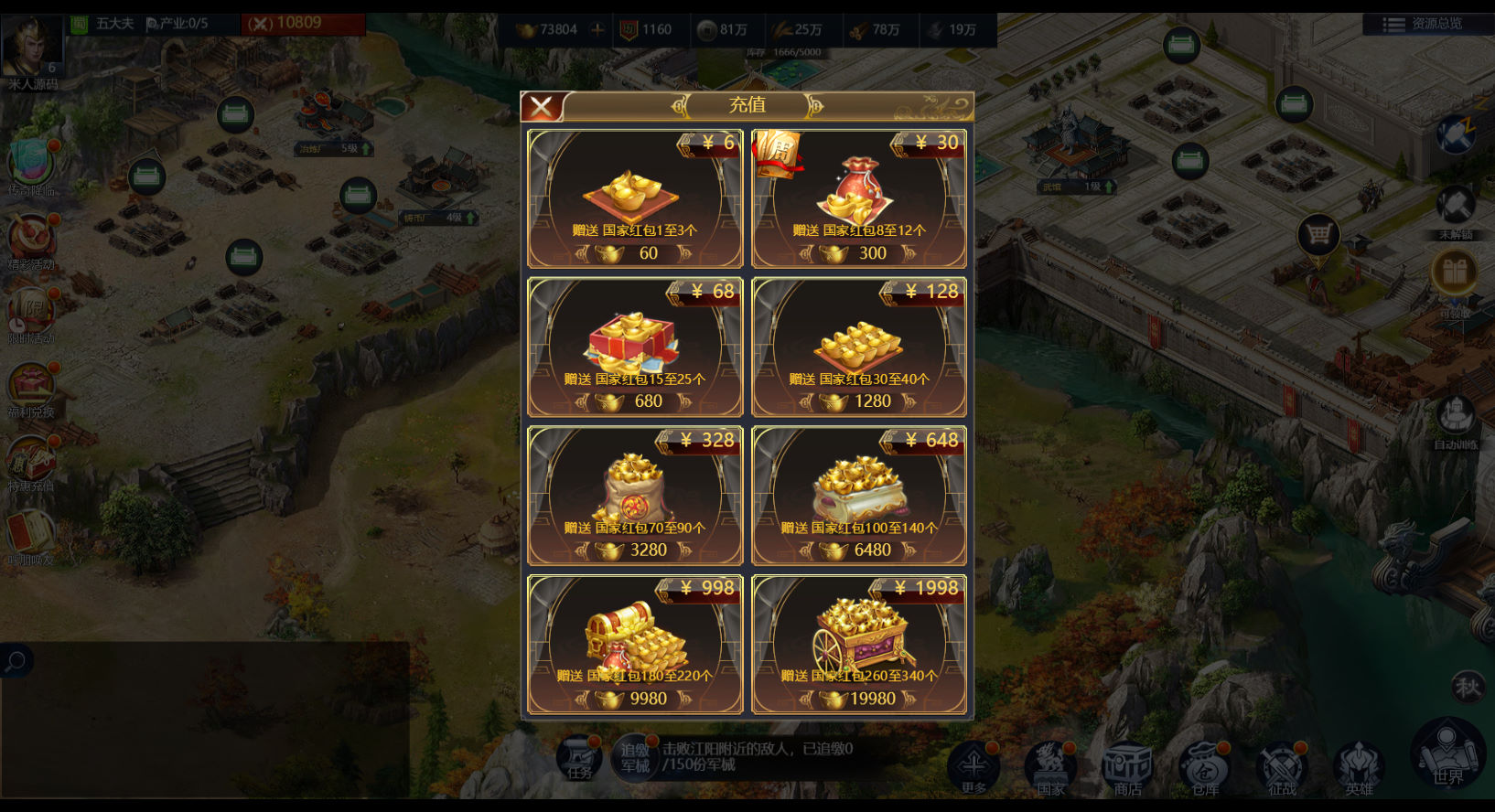Click the plus button beside 73804 gold

[597, 29]
